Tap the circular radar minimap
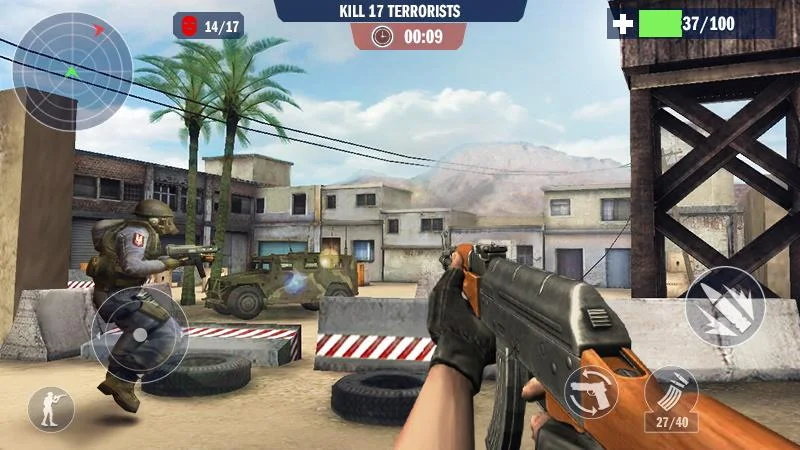This screenshot has height=450, width=800. coord(72,71)
